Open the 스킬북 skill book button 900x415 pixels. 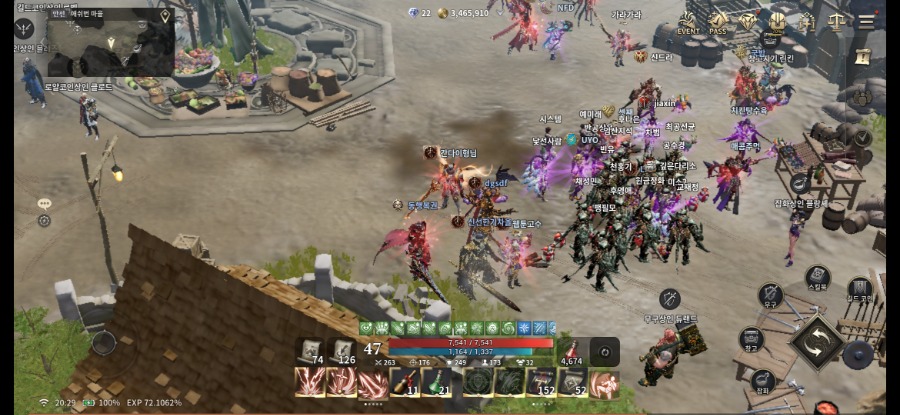(818, 278)
